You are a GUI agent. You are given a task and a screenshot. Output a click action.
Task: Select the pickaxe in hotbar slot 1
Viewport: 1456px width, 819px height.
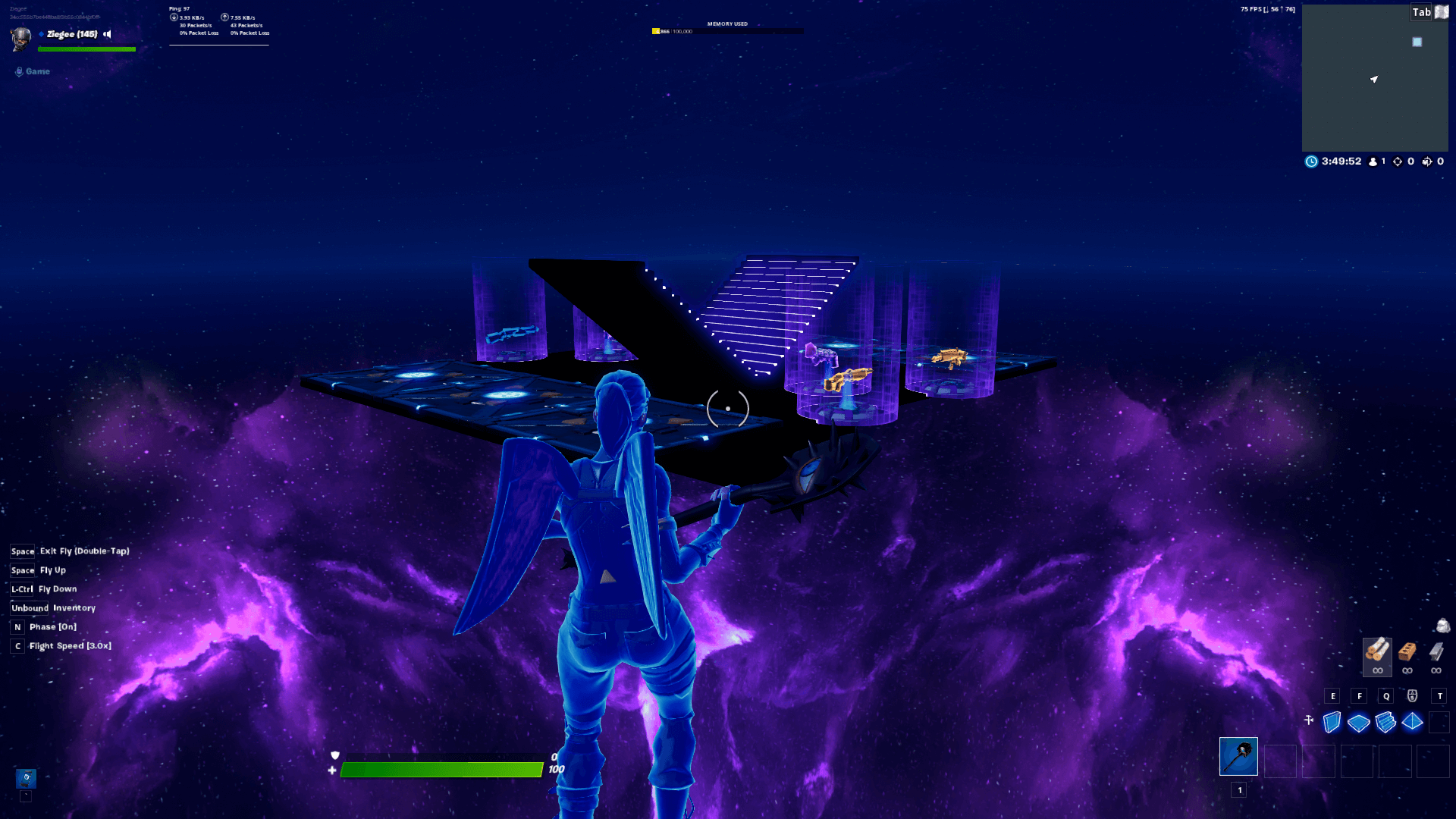(1238, 756)
